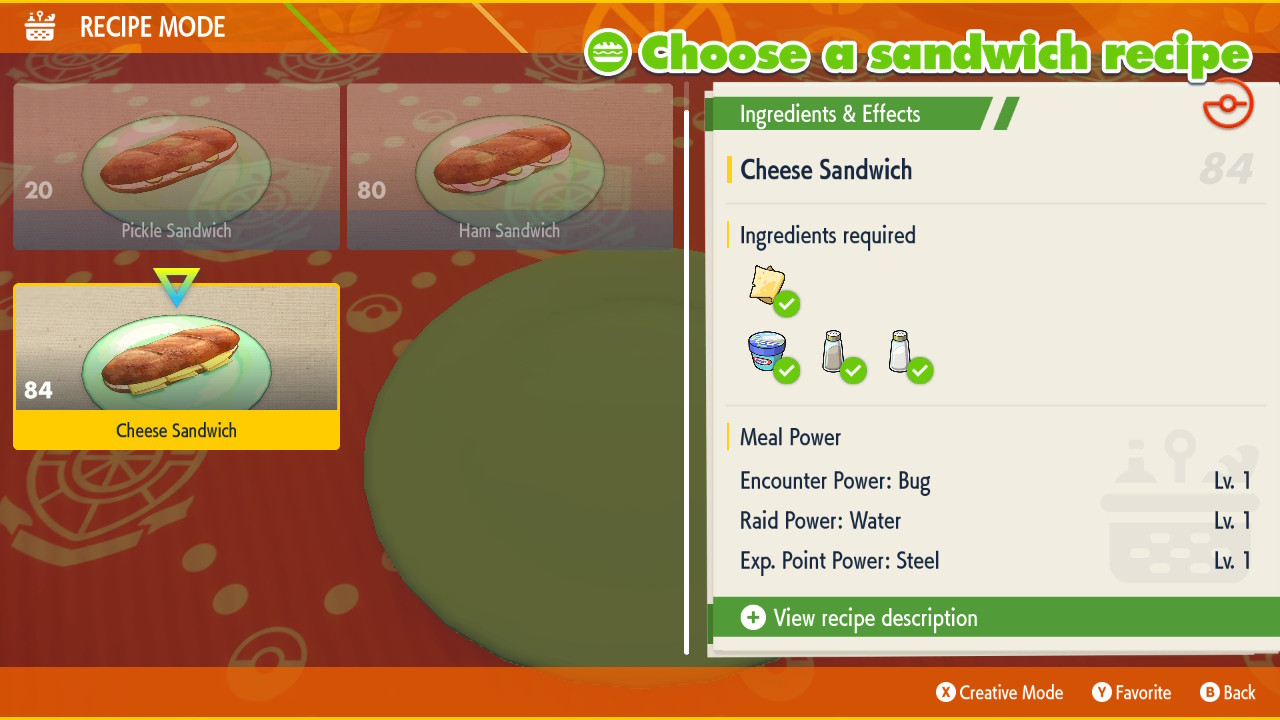Screen dimensions: 1280x720
Task: Select the Ham Sandwich recipe thumbnail
Action: pos(510,167)
